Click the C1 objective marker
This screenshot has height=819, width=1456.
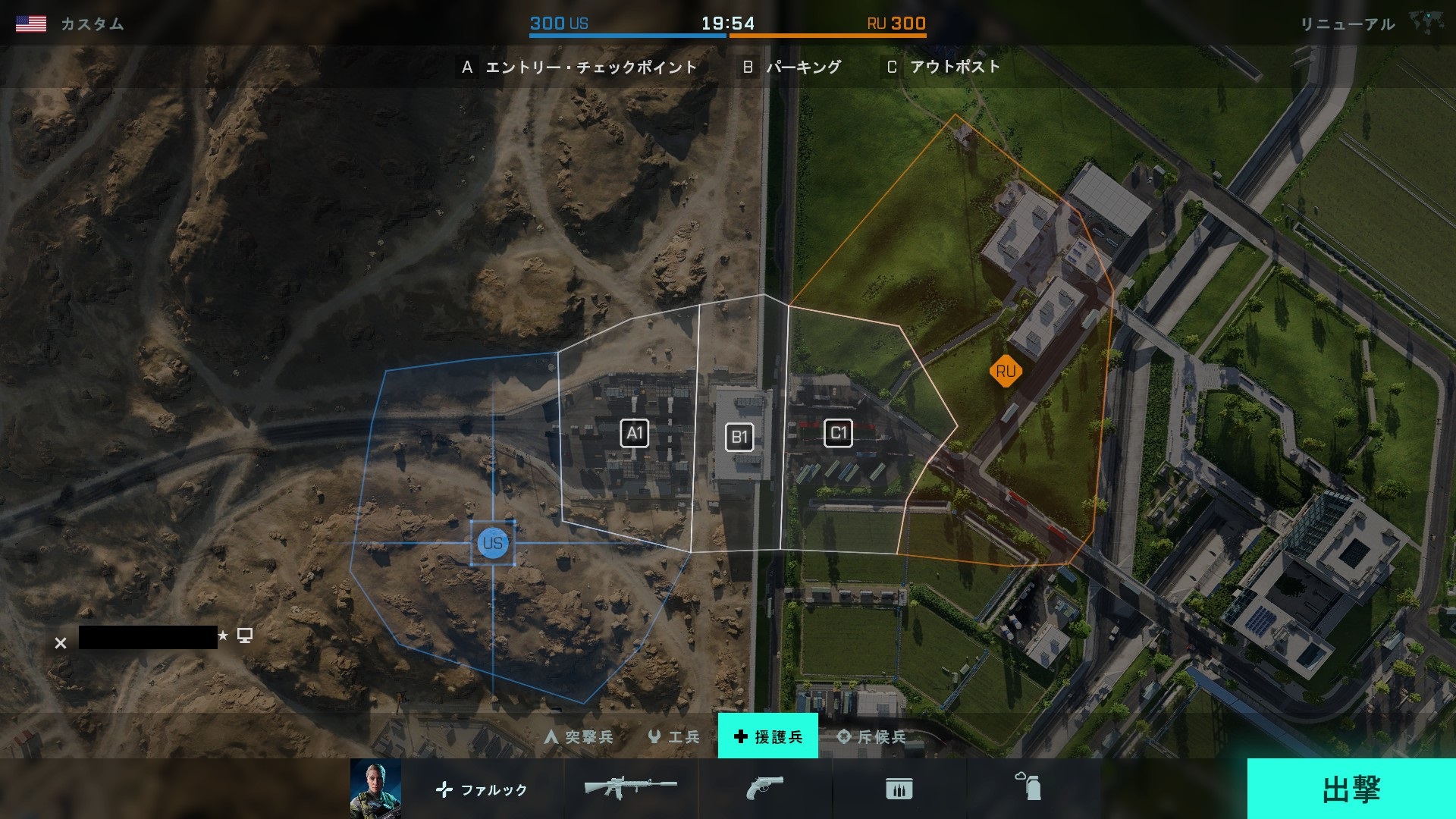click(838, 433)
